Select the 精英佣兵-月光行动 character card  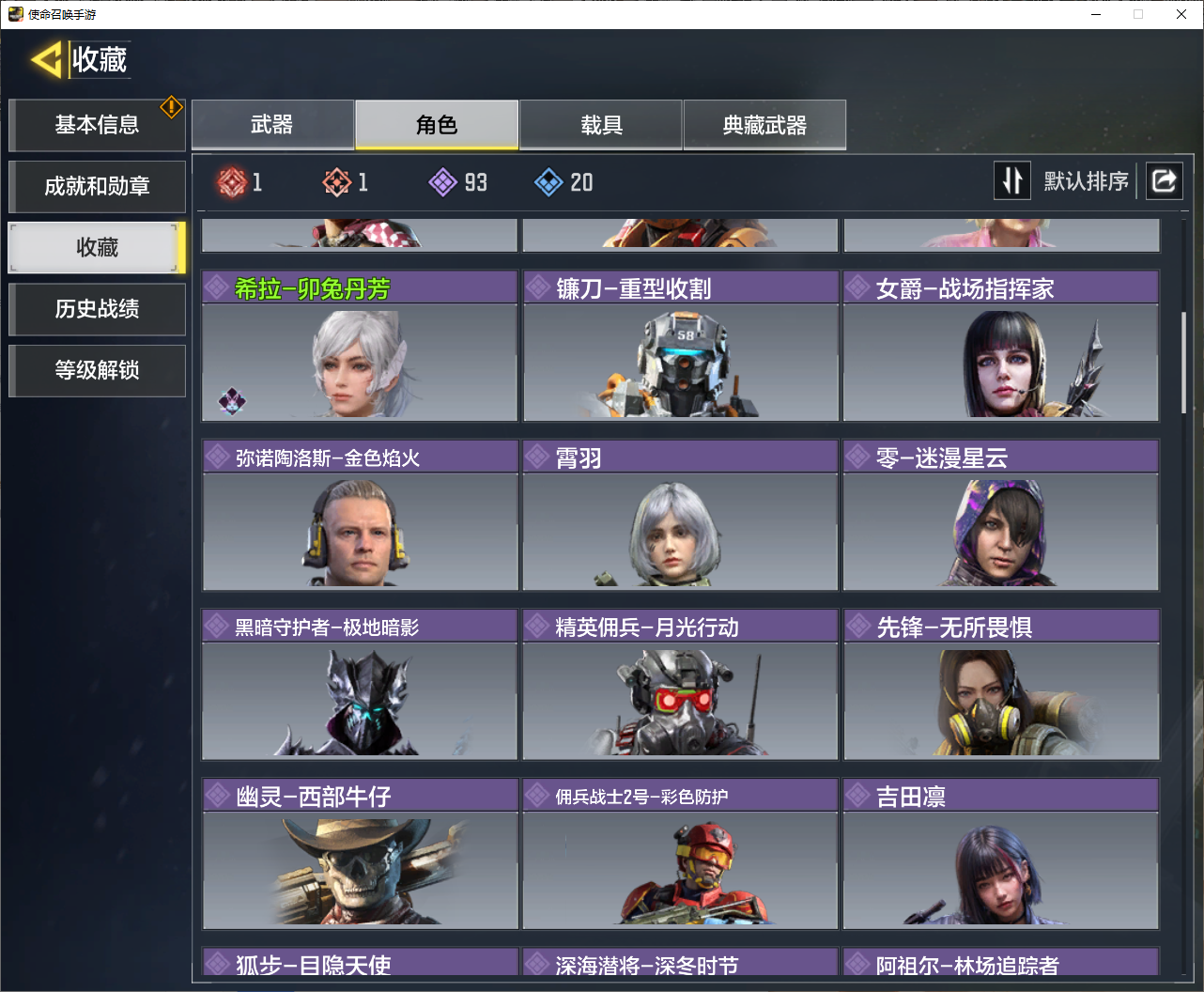tap(680, 684)
